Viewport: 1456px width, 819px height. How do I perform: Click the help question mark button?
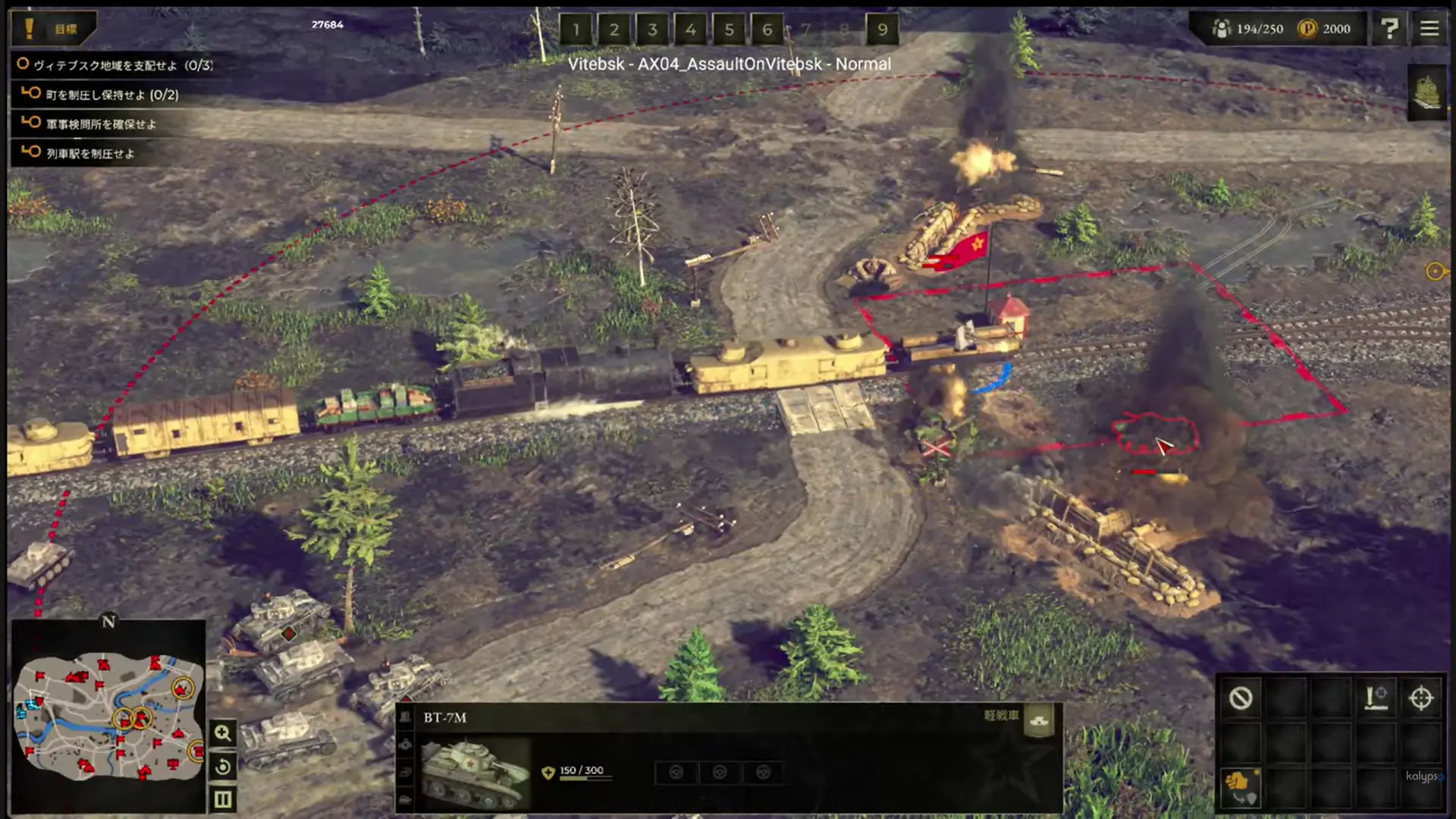click(x=1390, y=29)
